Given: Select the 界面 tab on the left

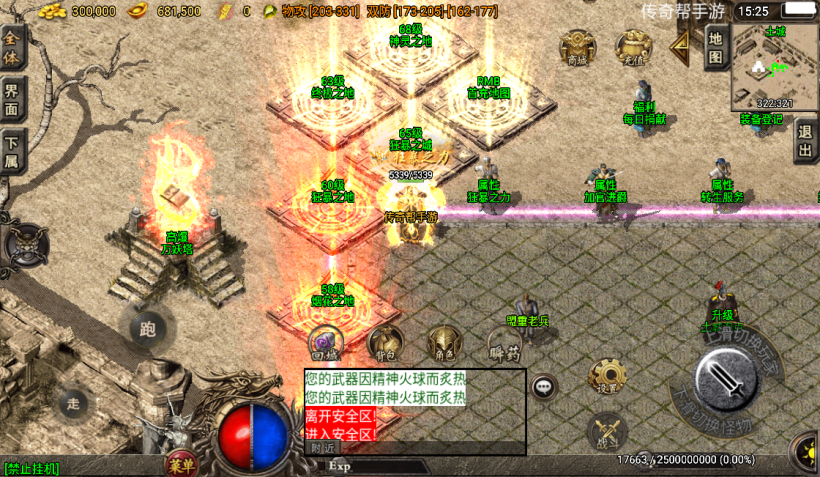Looking at the screenshot, I should 13,98.
